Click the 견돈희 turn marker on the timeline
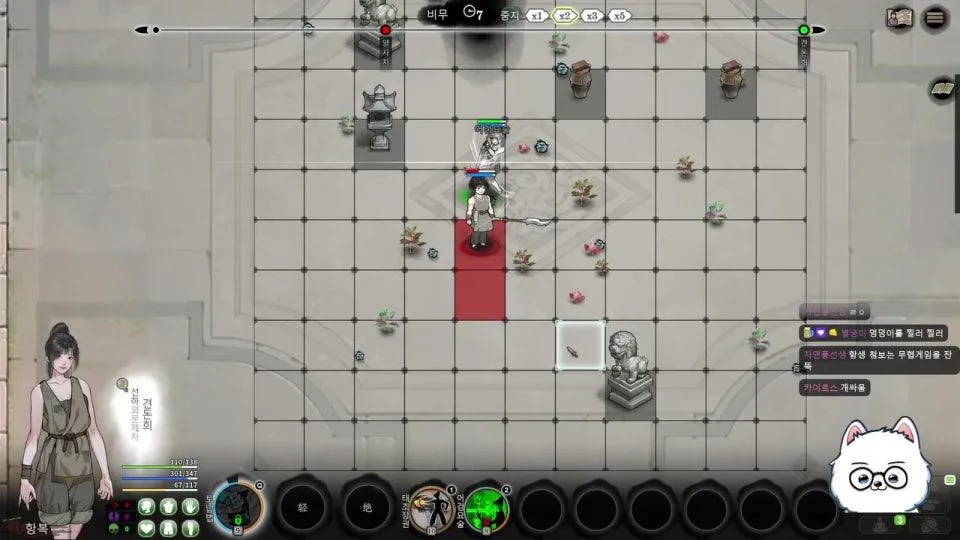The height and width of the screenshot is (540, 960). coord(804,31)
